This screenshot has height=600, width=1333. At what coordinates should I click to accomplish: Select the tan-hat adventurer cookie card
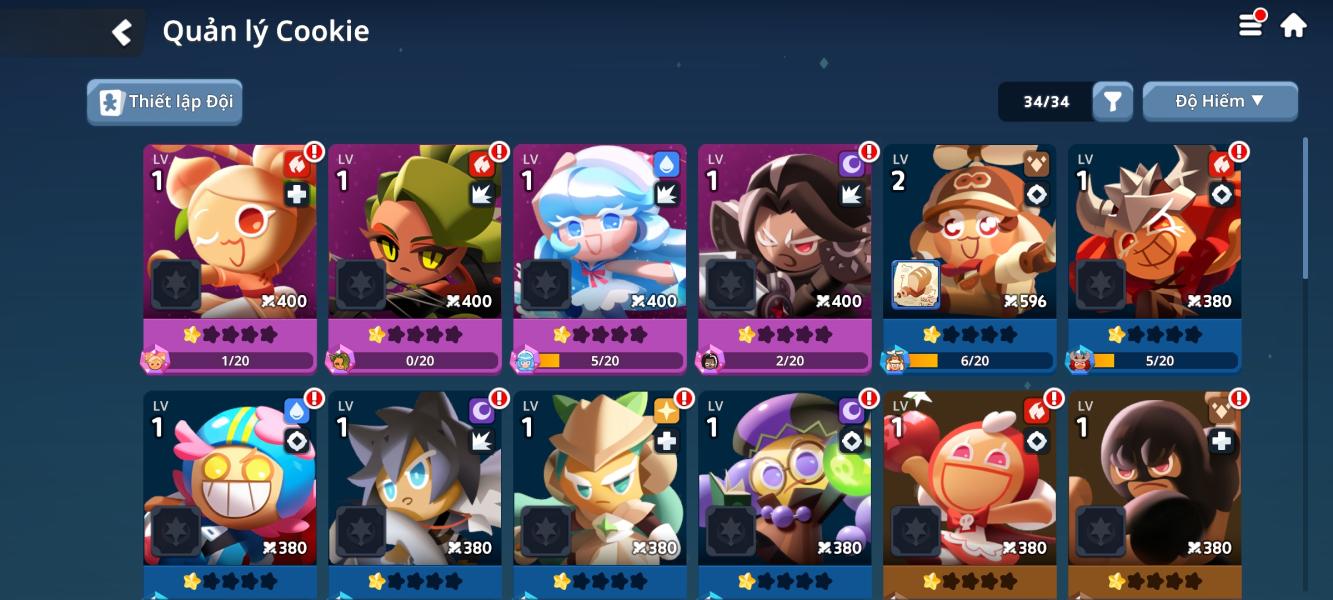(600, 490)
